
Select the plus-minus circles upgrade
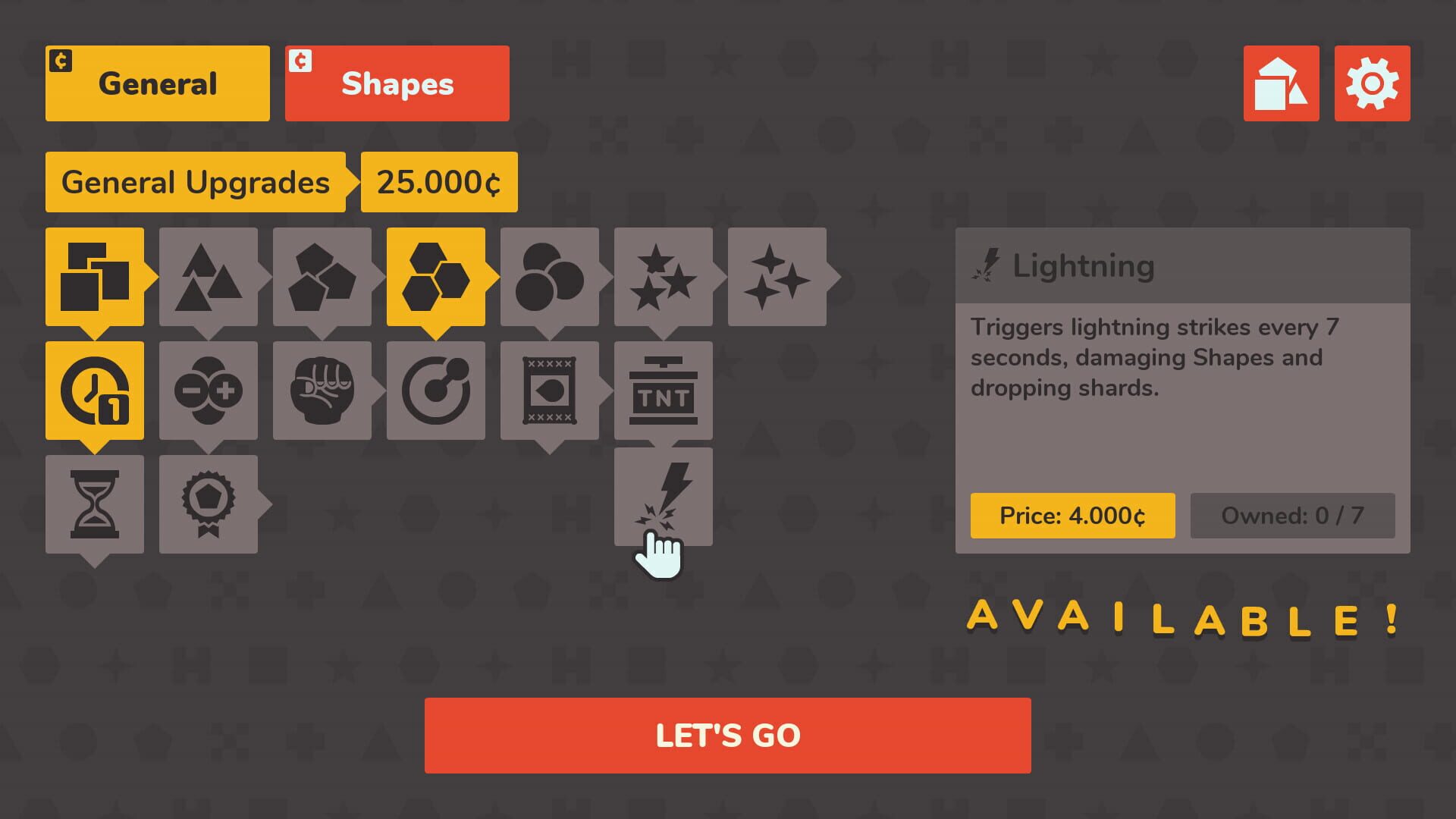209,391
